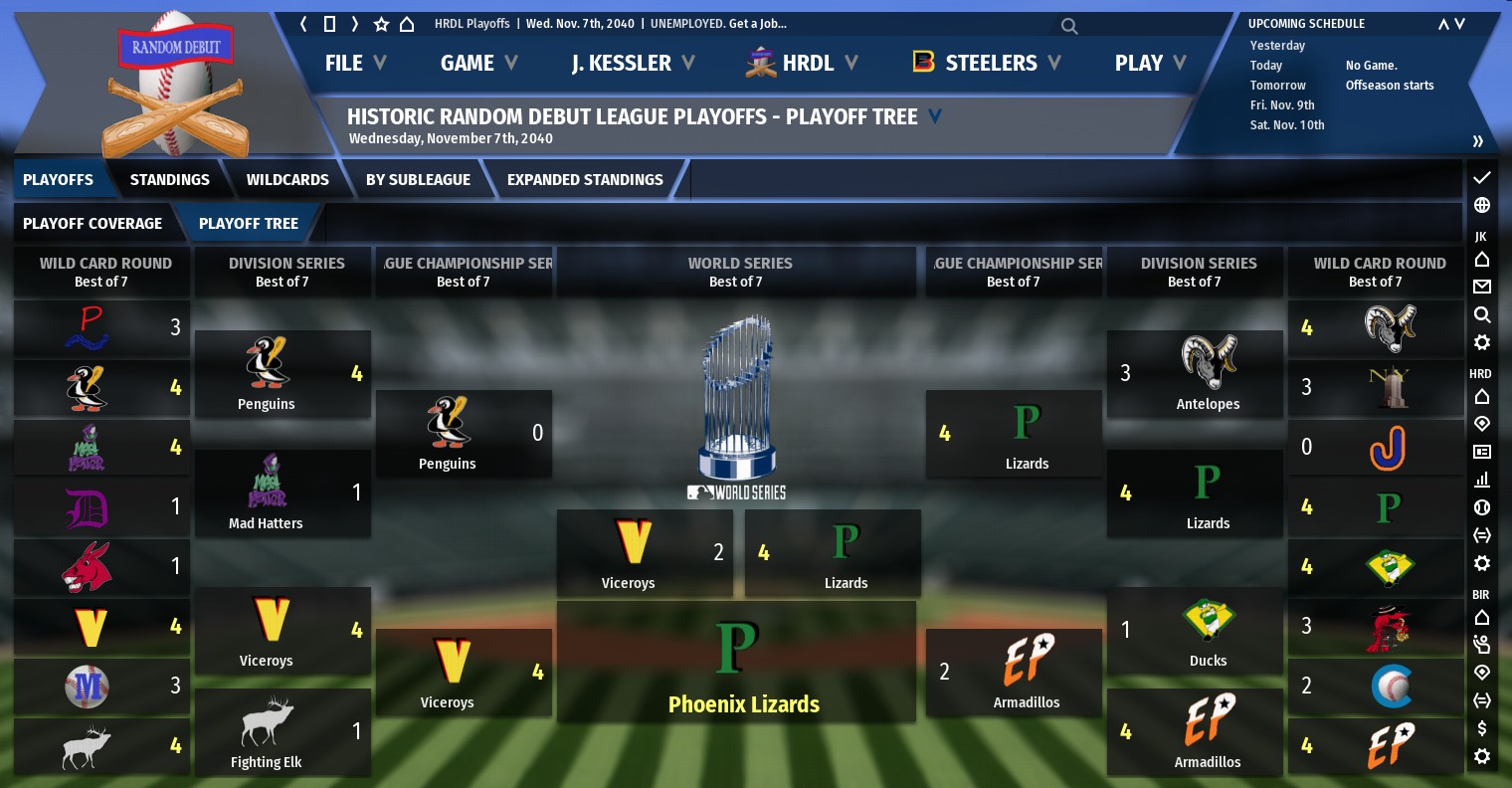Bookmark this page with the star icon
Viewport: 1512px width, 788px height.
(381, 24)
